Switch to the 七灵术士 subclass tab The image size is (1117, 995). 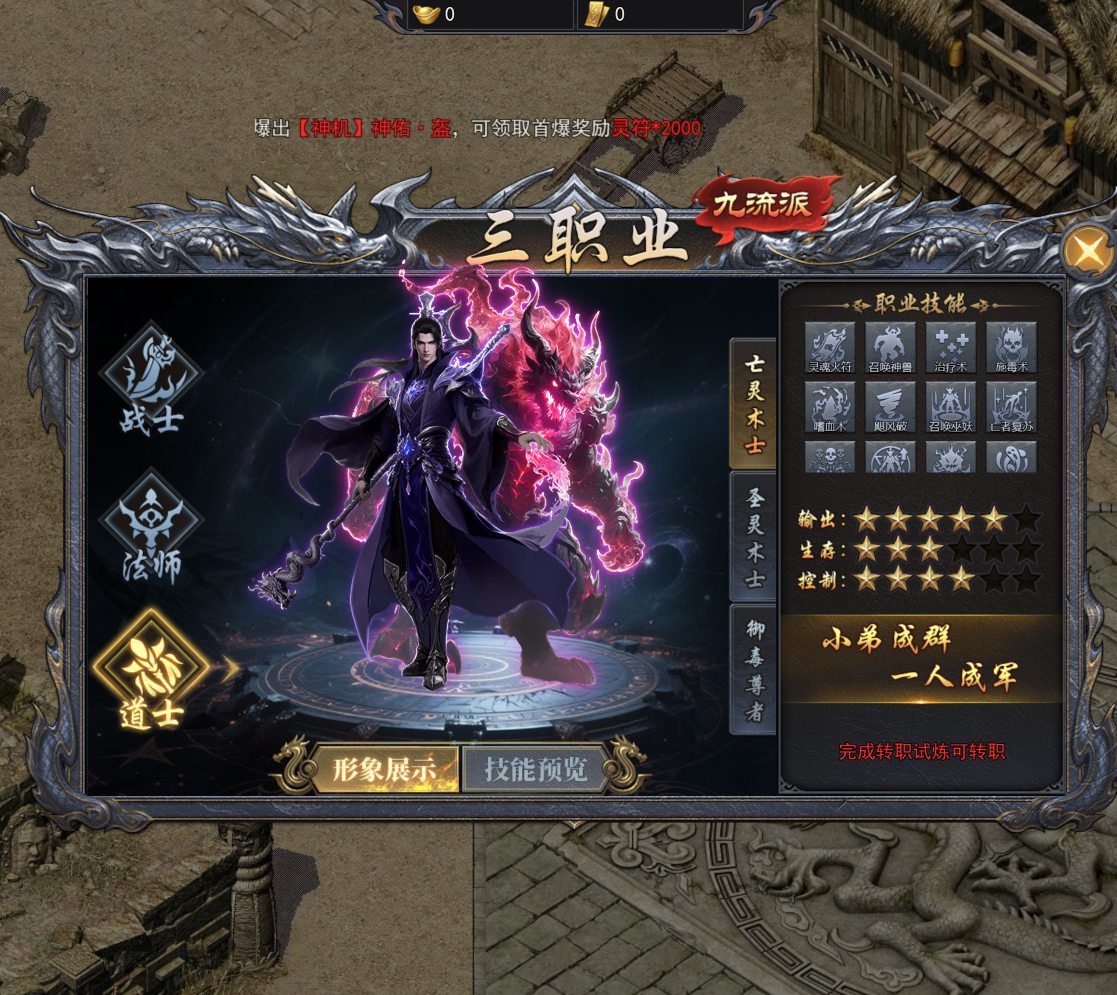click(x=754, y=404)
